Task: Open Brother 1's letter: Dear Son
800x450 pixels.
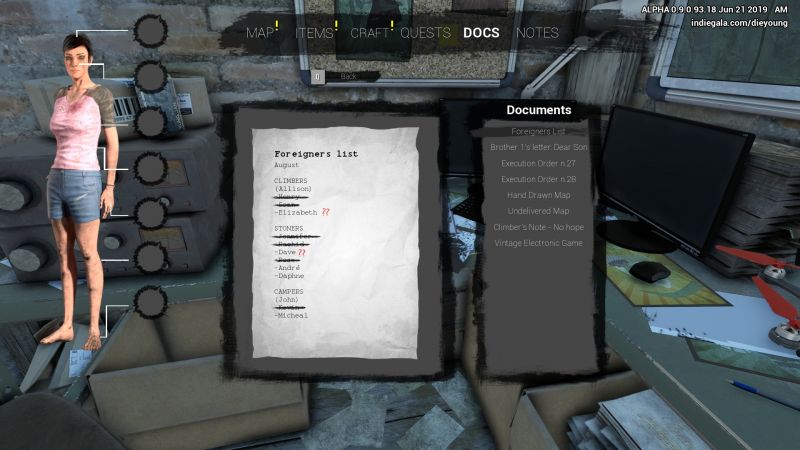Action: click(538, 147)
